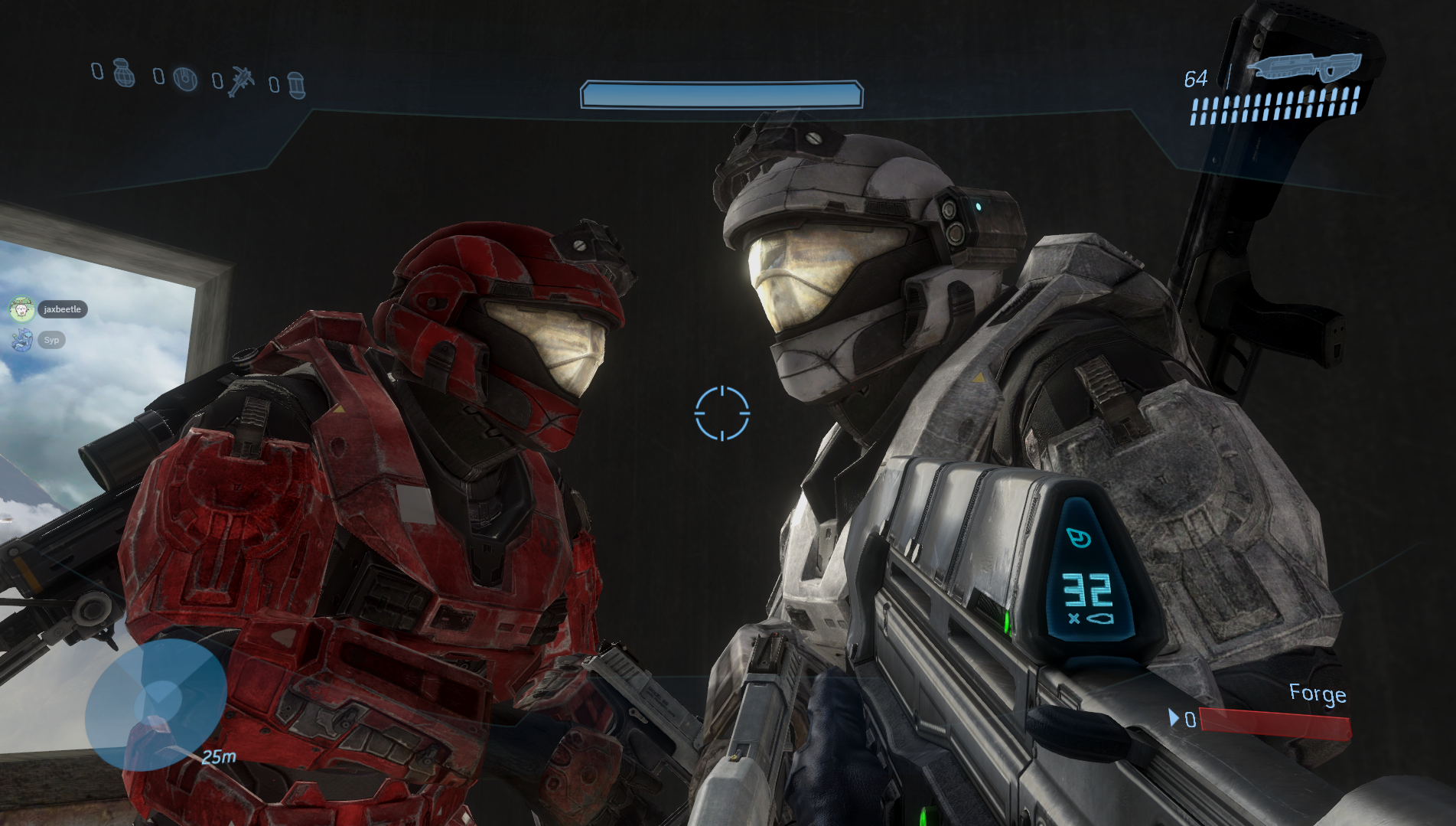
Task: Select Syp in the voice overlay
Action: pos(50,340)
